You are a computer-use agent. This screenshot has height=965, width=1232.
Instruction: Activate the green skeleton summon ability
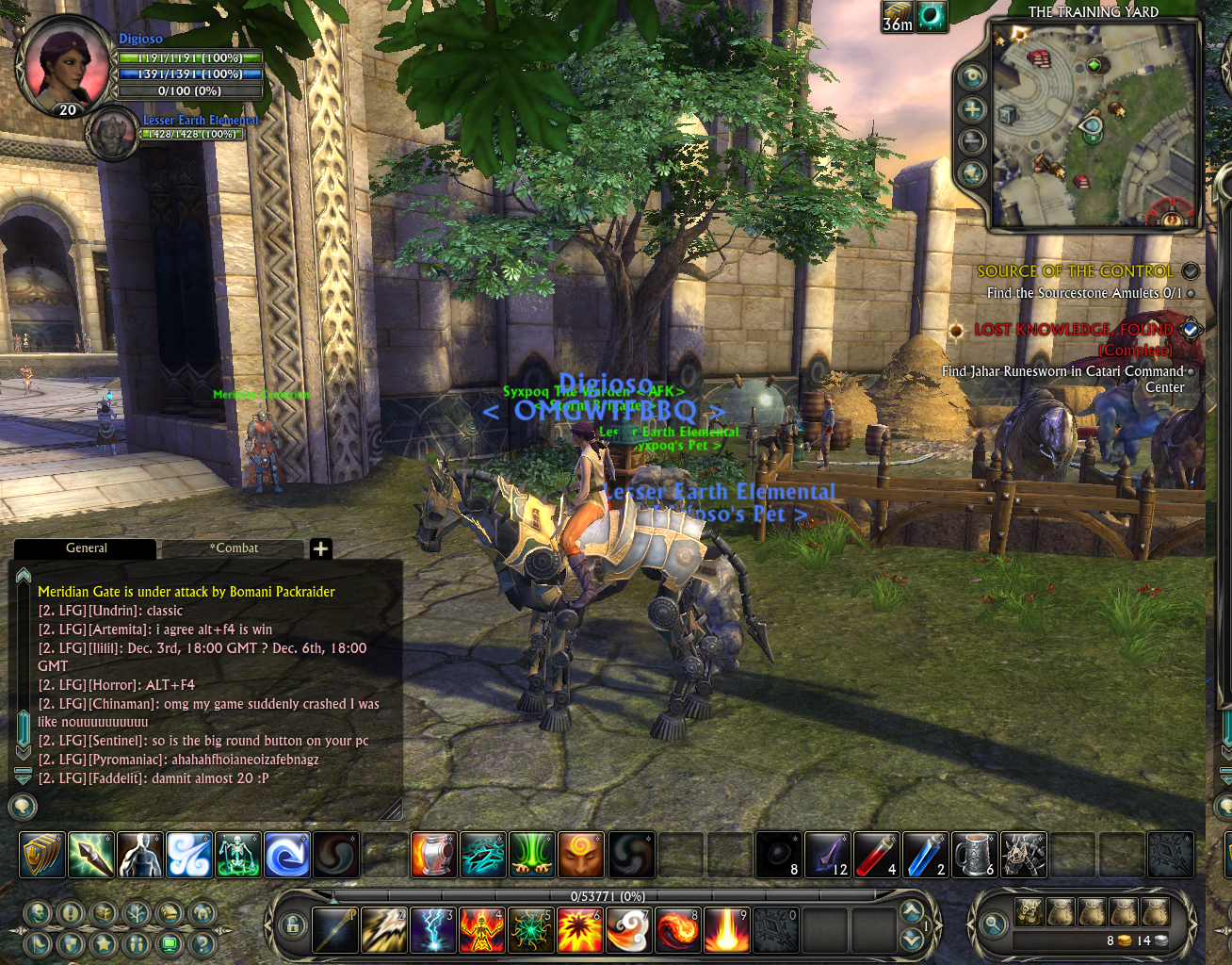[238, 855]
